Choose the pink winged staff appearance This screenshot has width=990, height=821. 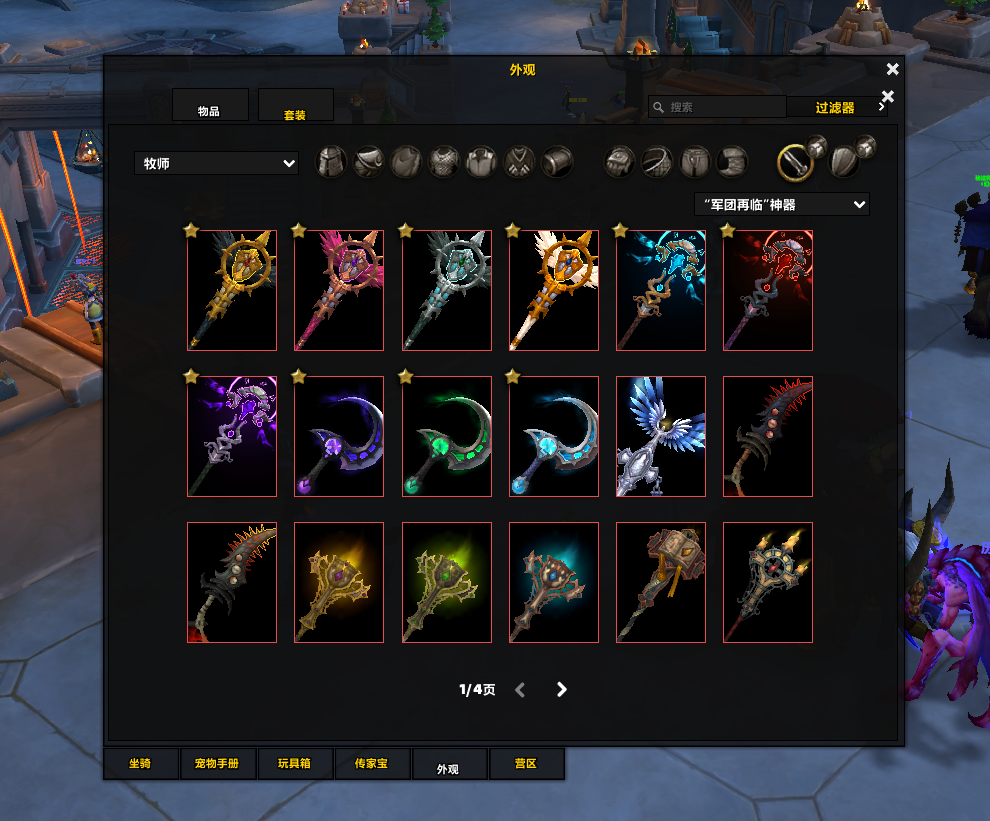pyautogui.click(x=339, y=290)
